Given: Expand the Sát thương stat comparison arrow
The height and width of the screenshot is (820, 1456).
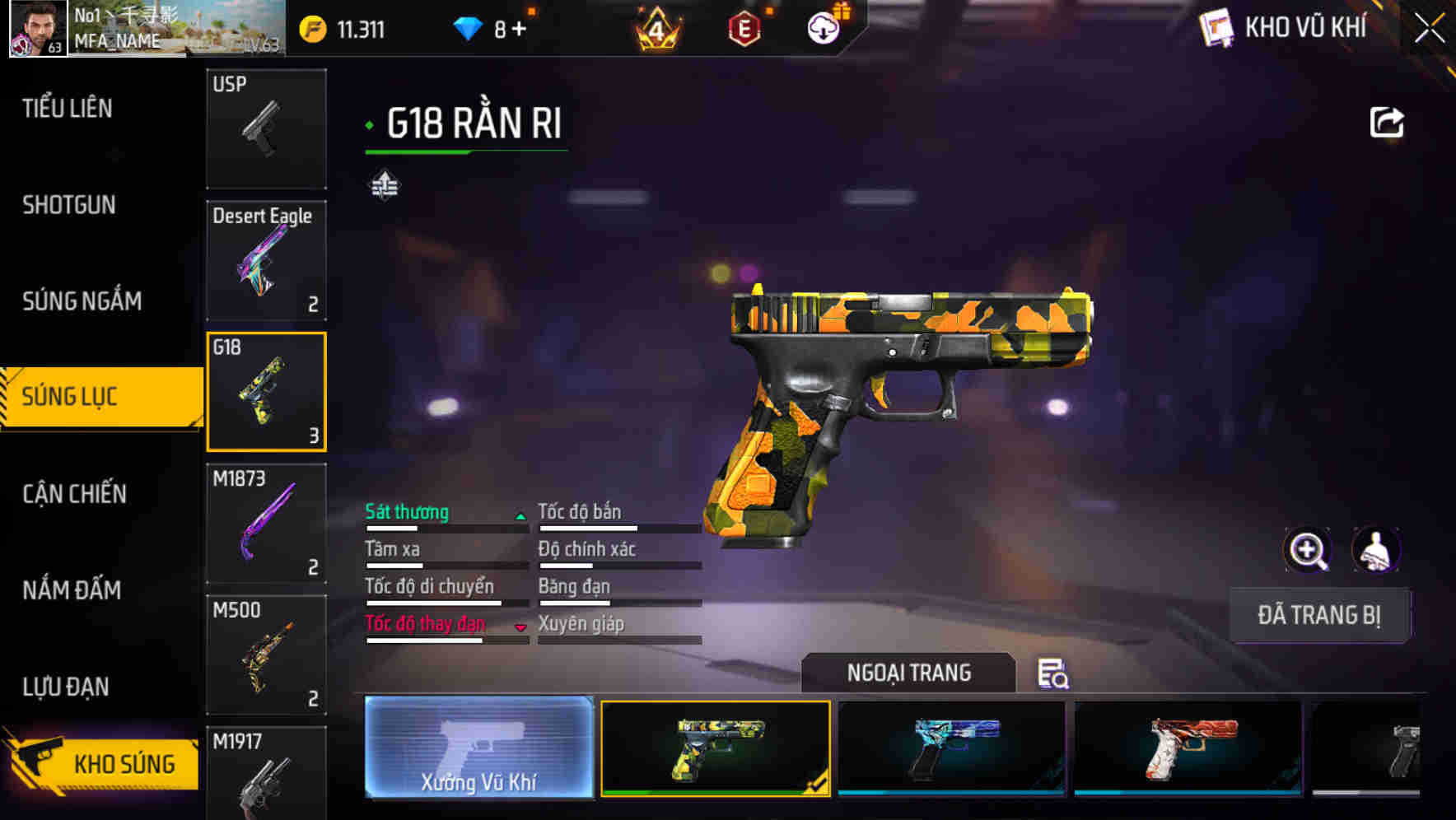Looking at the screenshot, I should coord(520,514).
